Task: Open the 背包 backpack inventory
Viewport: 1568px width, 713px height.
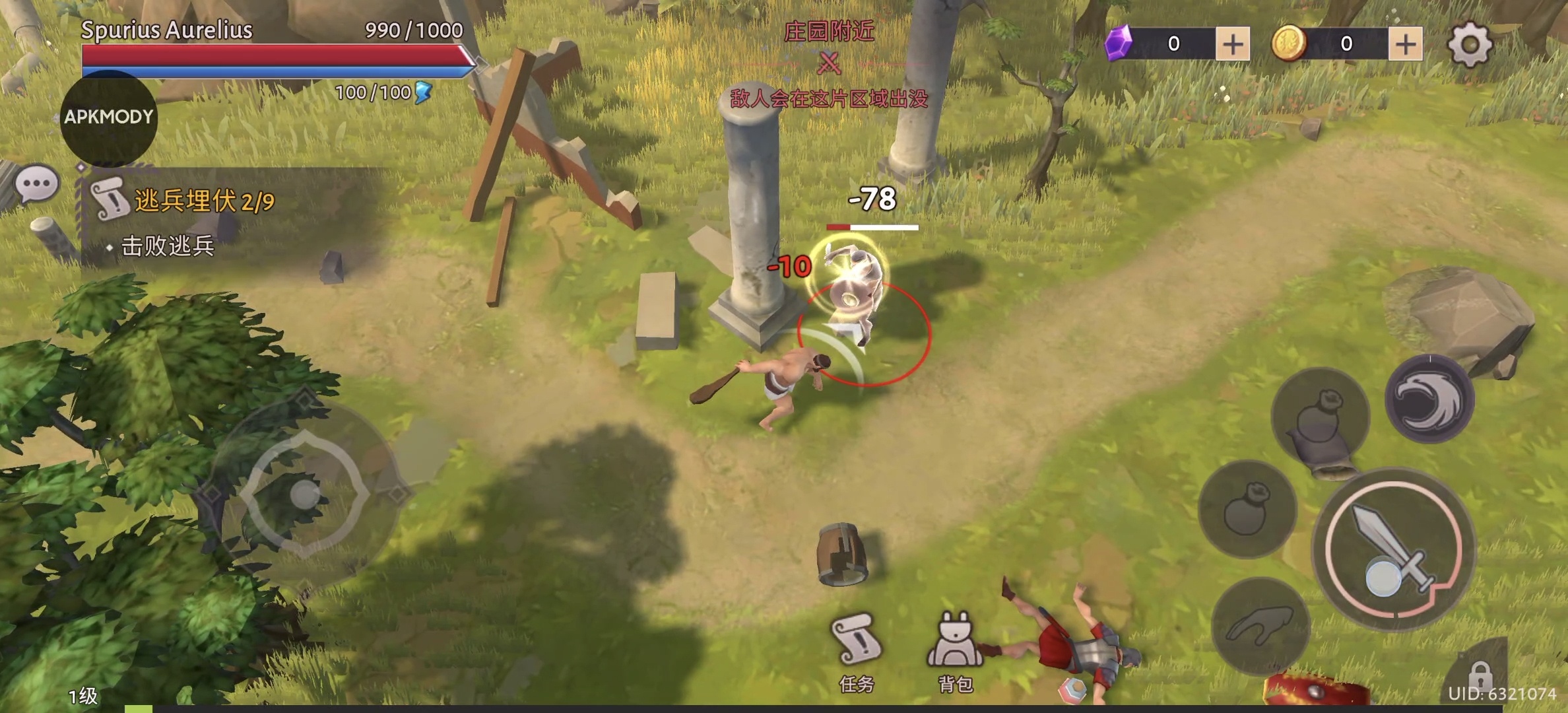Action: click(x=955, y=649)
